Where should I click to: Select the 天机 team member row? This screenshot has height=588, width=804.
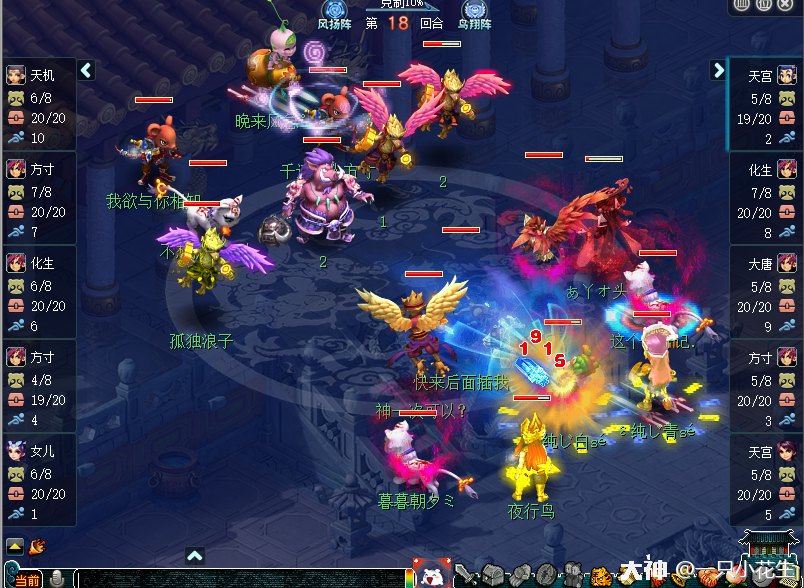[39, 104]
